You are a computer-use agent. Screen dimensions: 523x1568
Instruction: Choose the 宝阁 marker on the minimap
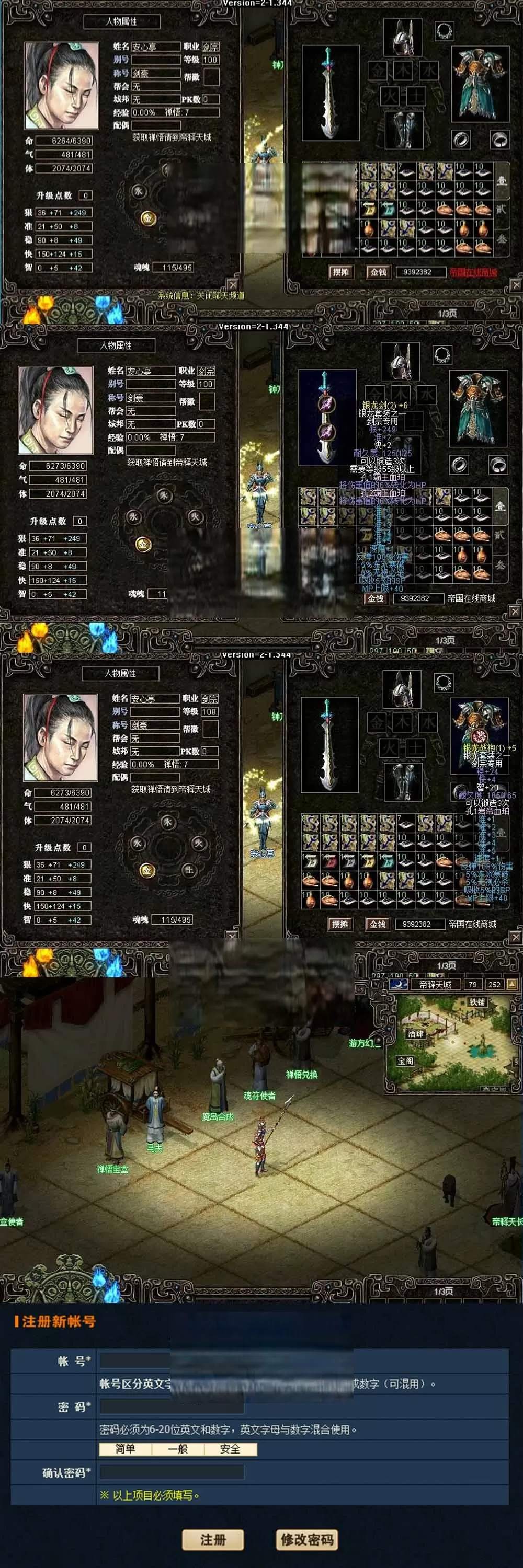pyautogui.click(x=405, y=1061)
